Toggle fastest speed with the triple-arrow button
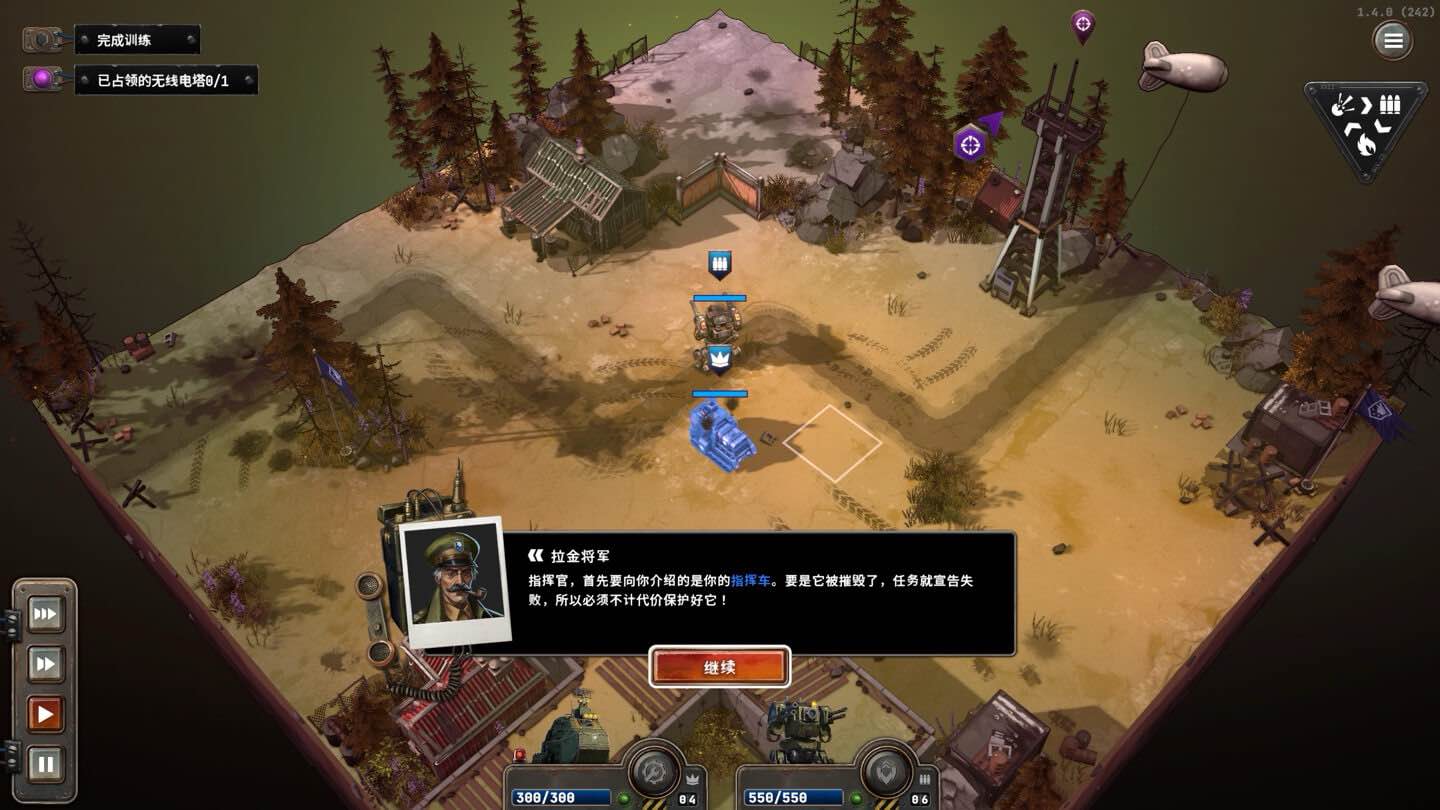 coord(44,614)
